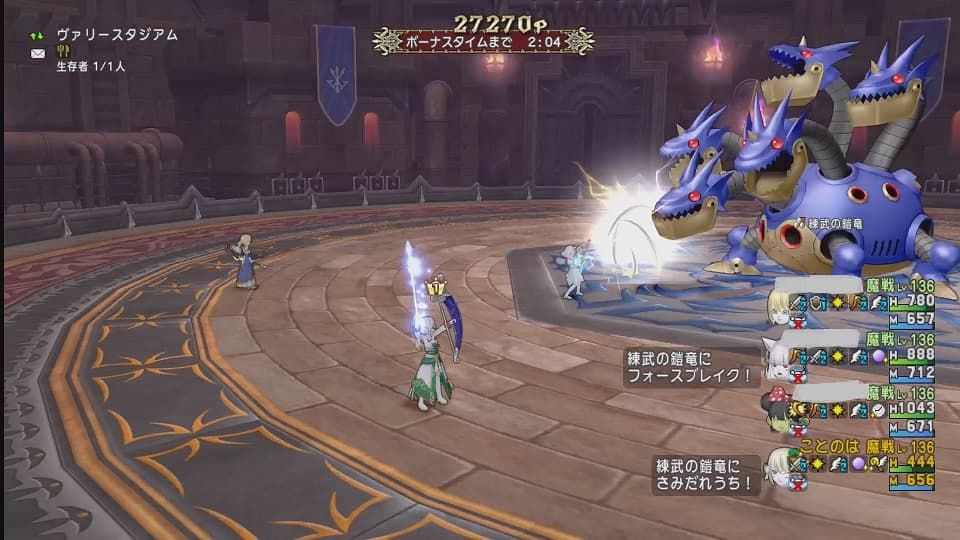Open the mail envelope icon
Screen dimensions: 960x540
pyautogui.click(x=38, y=53)
